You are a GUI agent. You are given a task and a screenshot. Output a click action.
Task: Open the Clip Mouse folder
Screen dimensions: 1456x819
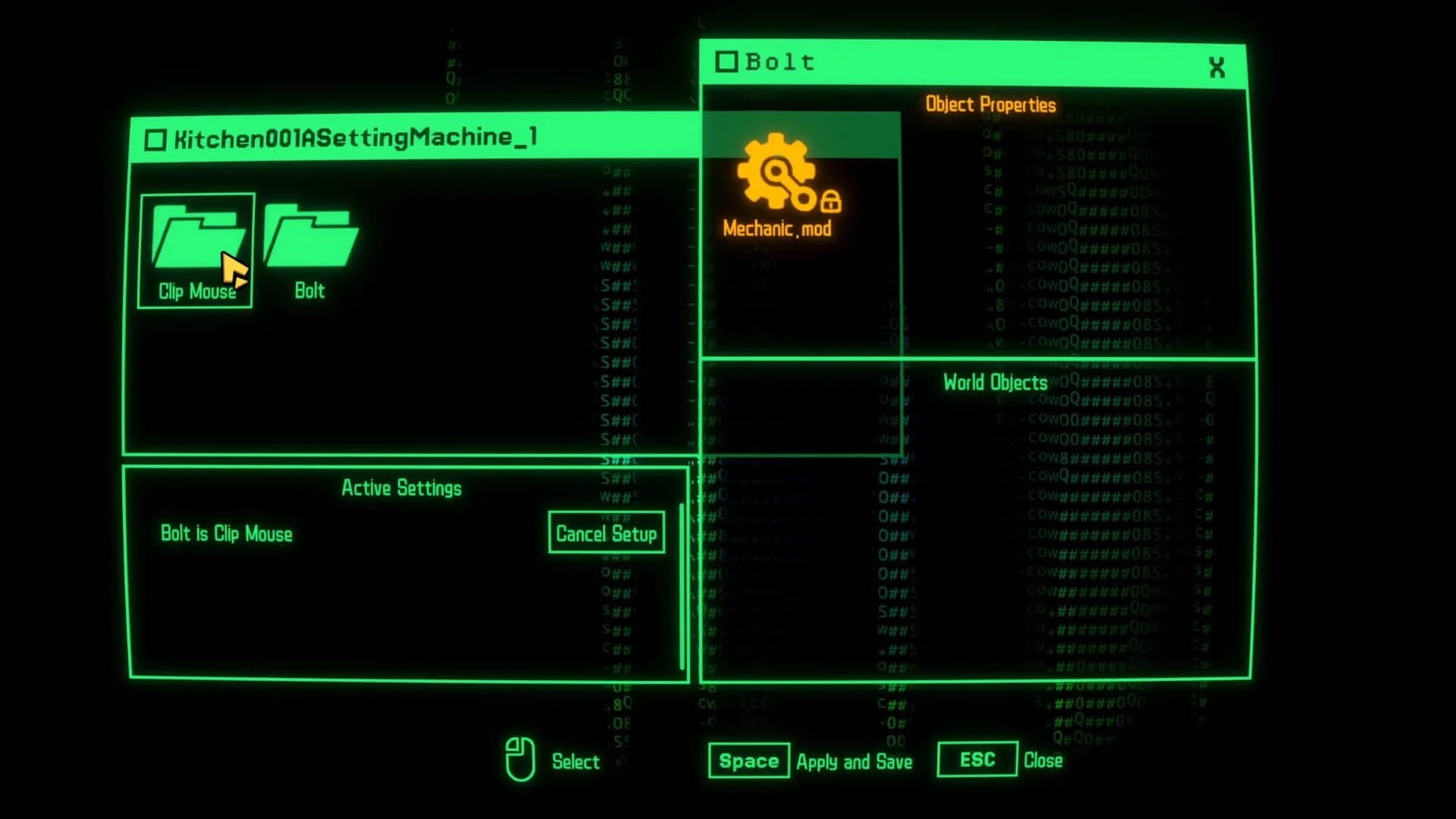(196, 243)
